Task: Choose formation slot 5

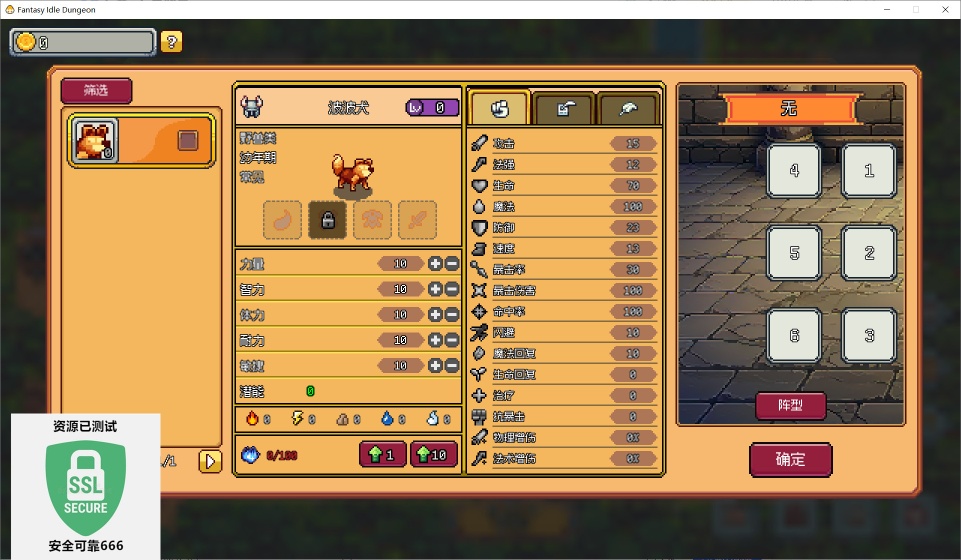Action: coord(794,253)
